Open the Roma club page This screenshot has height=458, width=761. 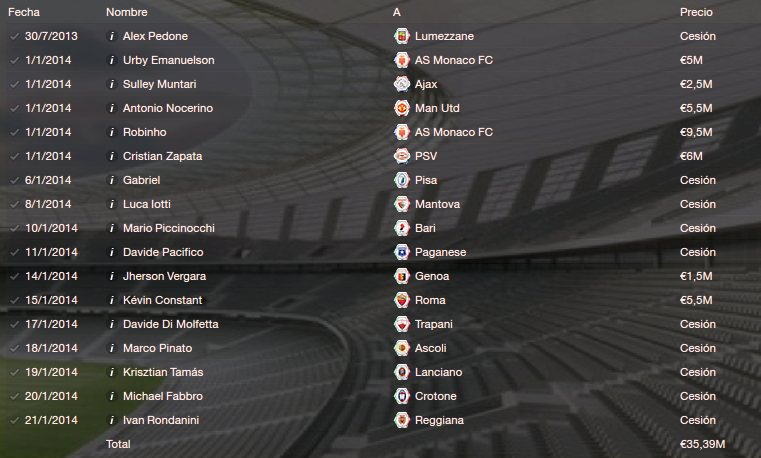[x=433, y=300]
